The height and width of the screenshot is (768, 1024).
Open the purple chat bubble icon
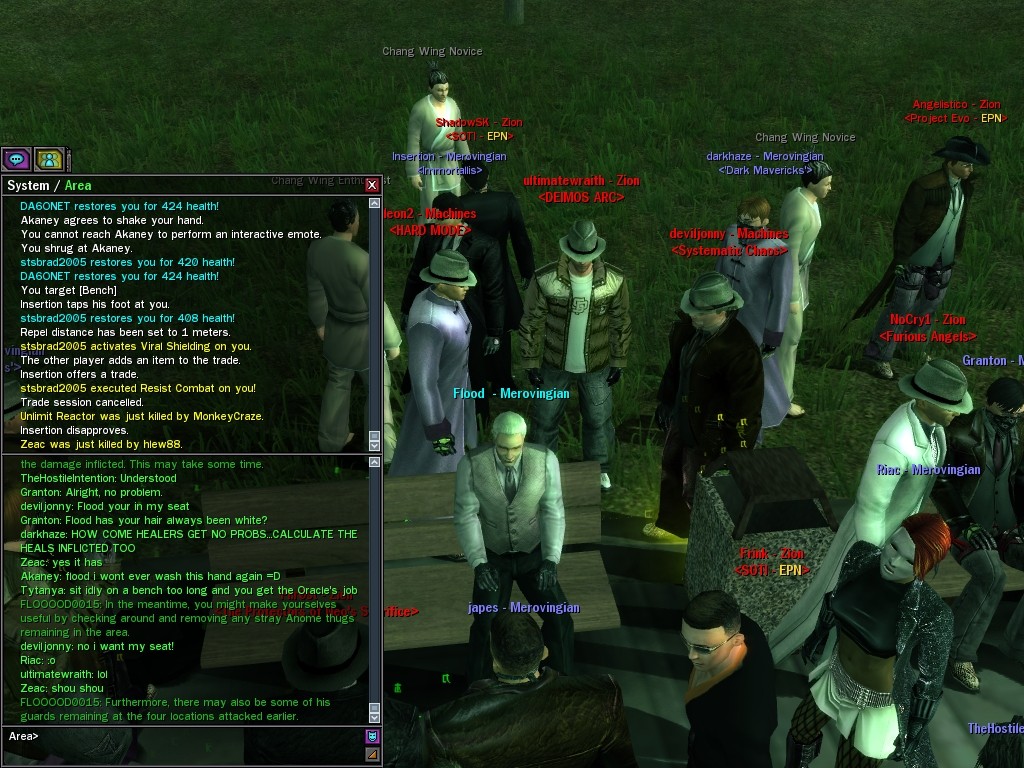click(x=16, y=159)
